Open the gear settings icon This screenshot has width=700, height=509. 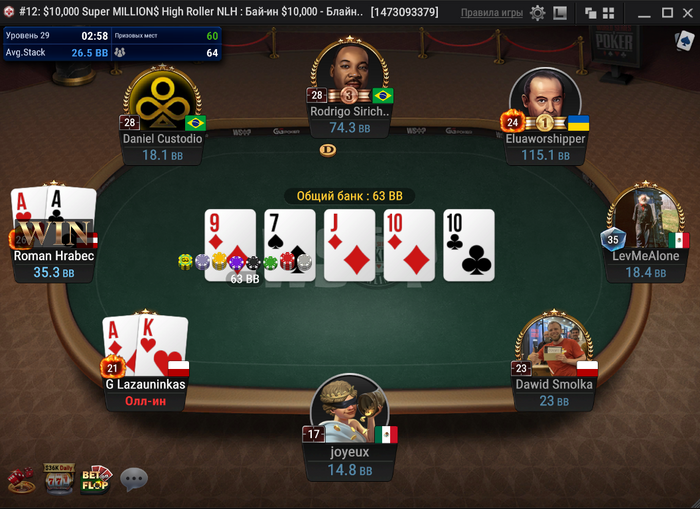[x=538, y=13]
